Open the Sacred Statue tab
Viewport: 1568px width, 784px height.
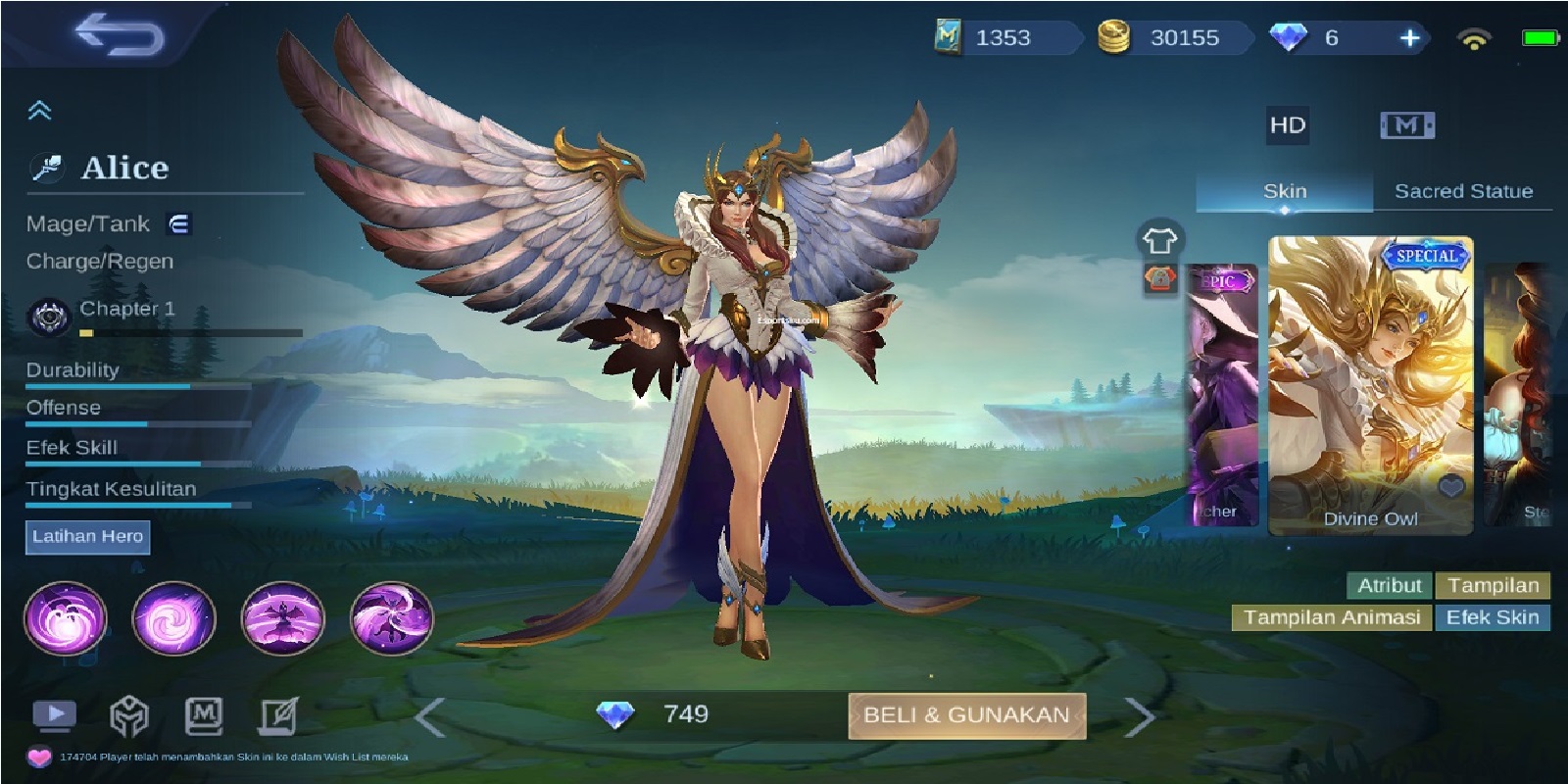coord(1462,191)
